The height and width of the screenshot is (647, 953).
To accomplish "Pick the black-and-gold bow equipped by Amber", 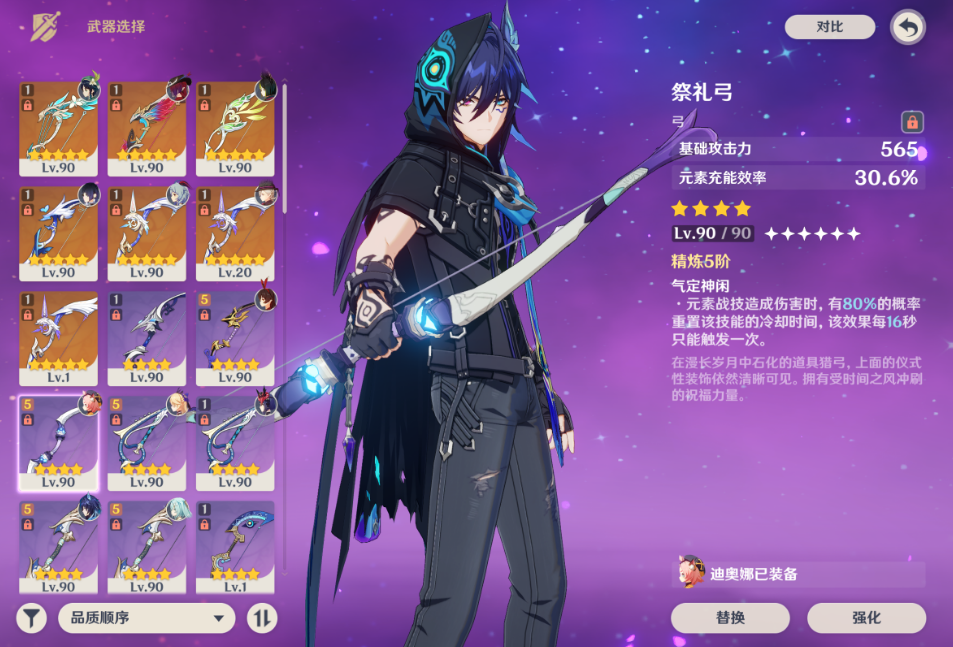I will pos(235,337).
